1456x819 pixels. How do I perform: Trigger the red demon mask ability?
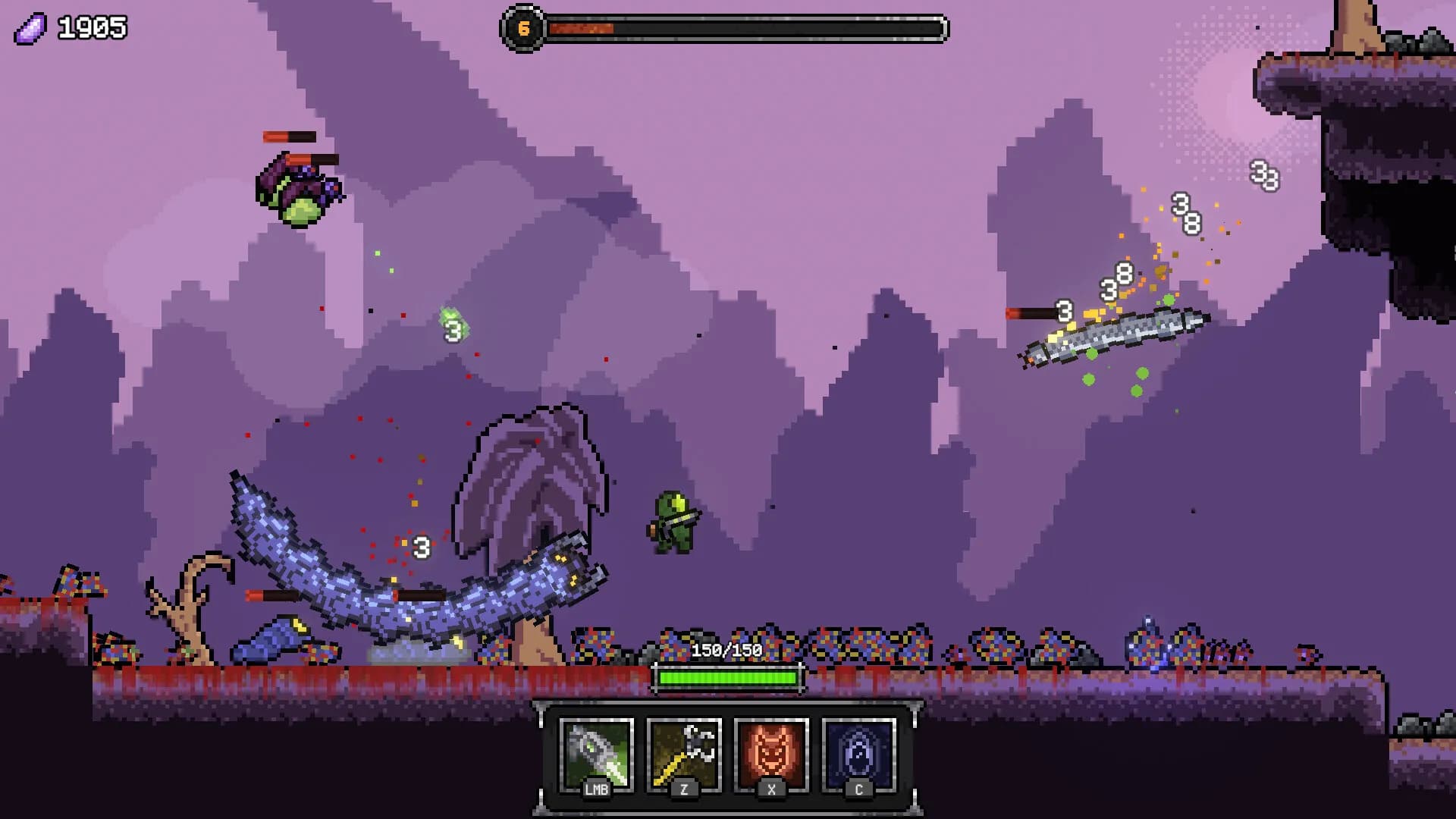(771, 755)
